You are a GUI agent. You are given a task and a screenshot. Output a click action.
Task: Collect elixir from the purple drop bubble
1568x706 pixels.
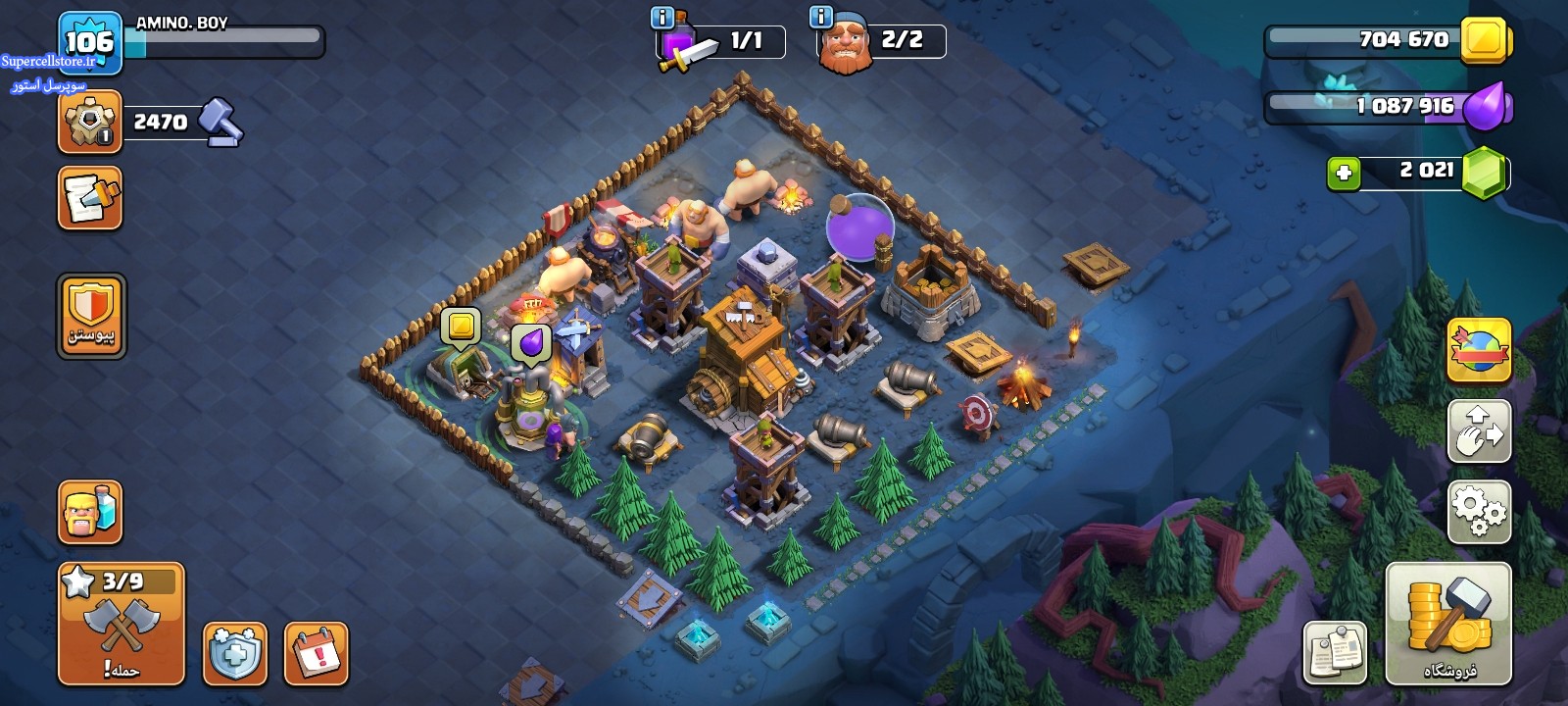click(530, 344)
